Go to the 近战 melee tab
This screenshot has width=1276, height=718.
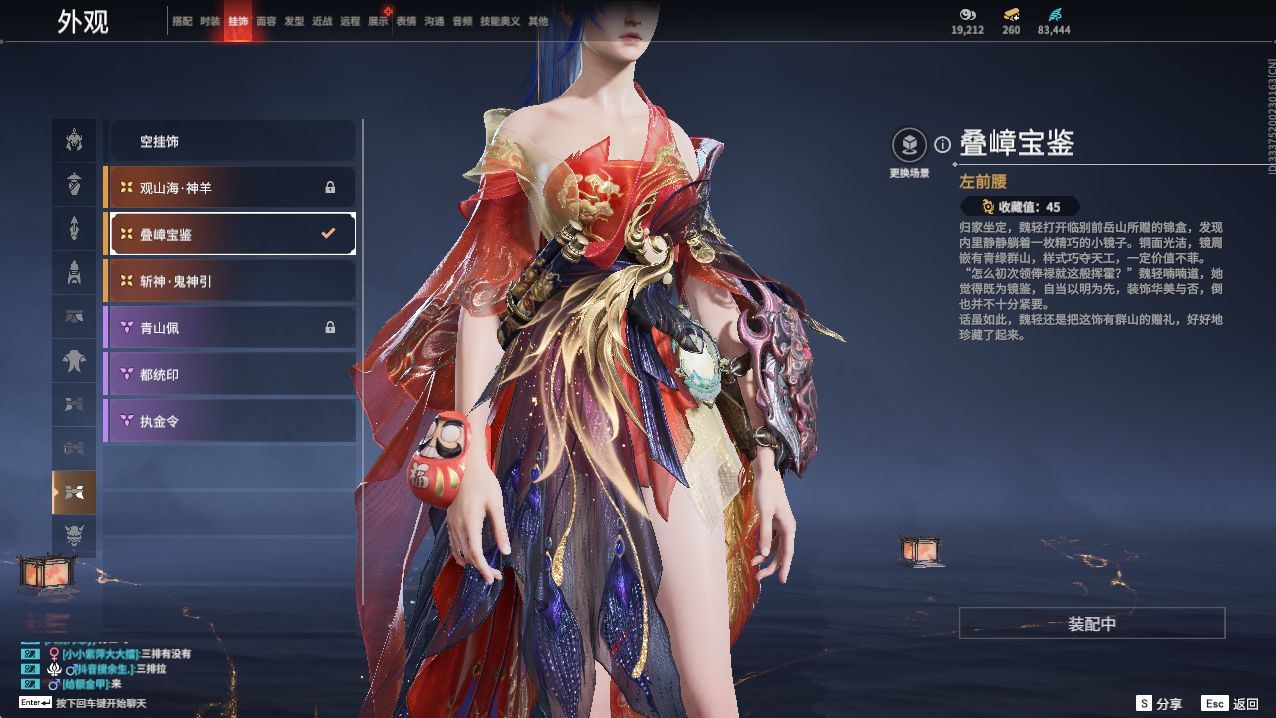tap(322, 21)
